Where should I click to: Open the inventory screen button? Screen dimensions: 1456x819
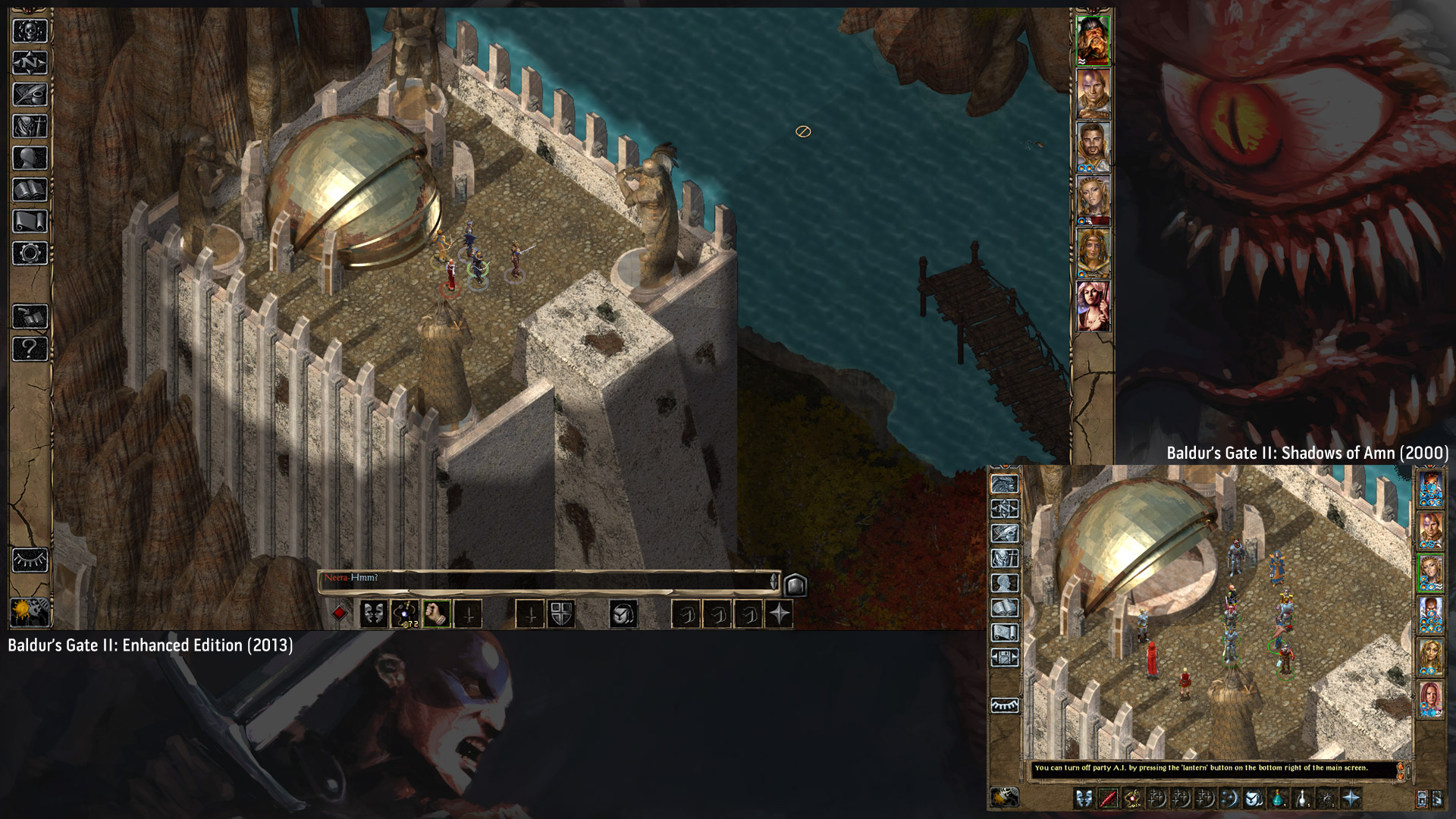coord(30,126)
